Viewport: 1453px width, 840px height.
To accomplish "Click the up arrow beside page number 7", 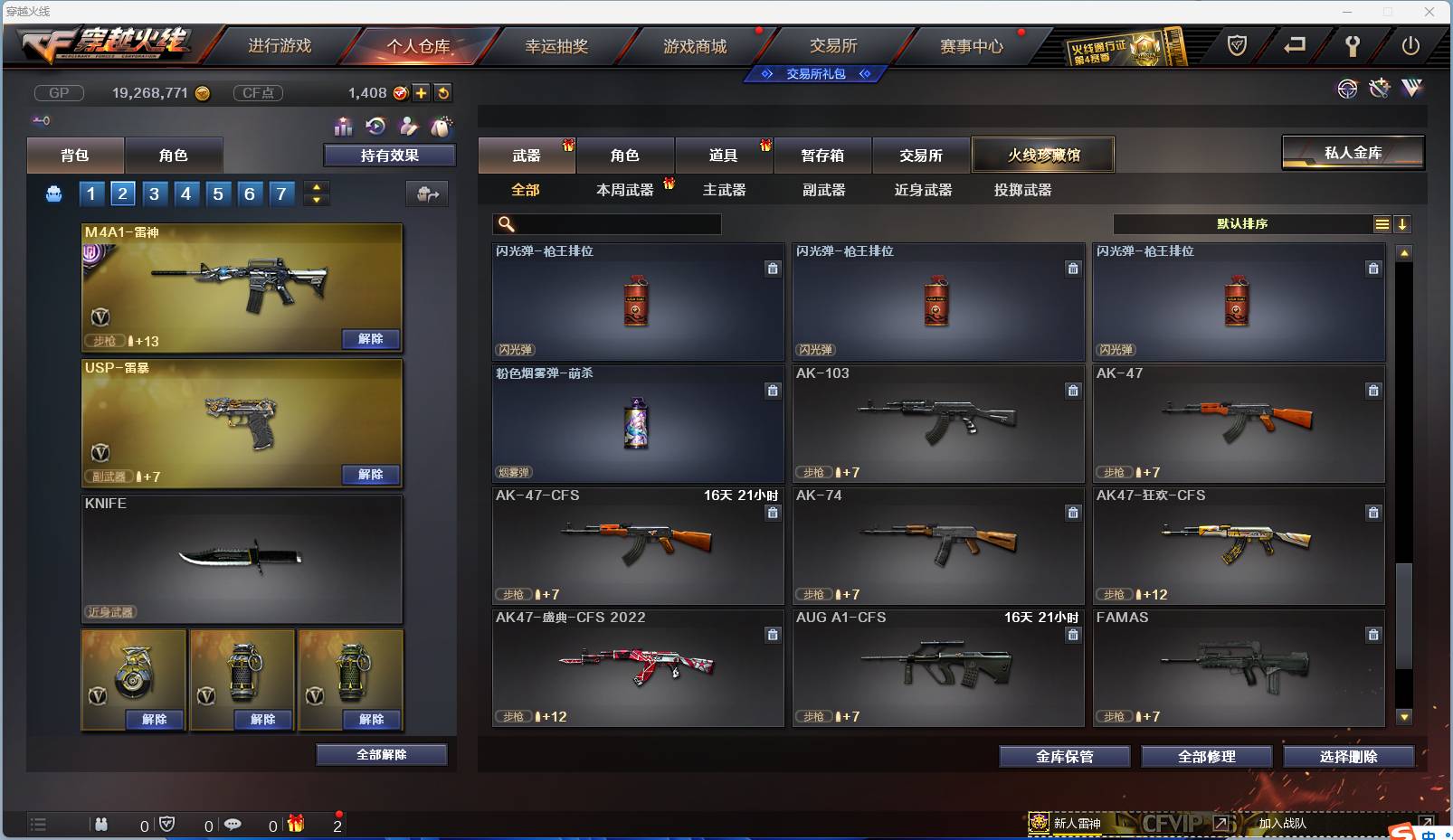I will 315,187.
